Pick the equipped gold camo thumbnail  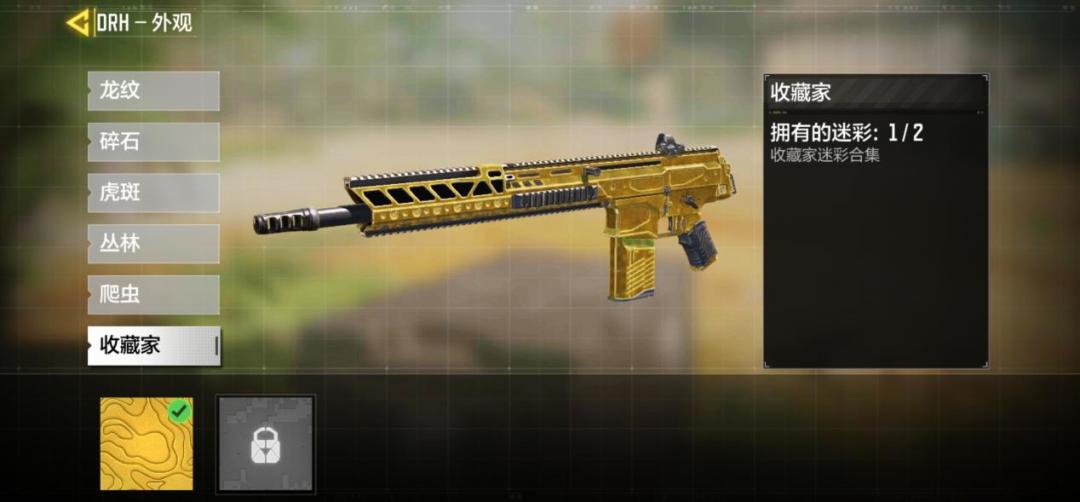pos(148,443)
